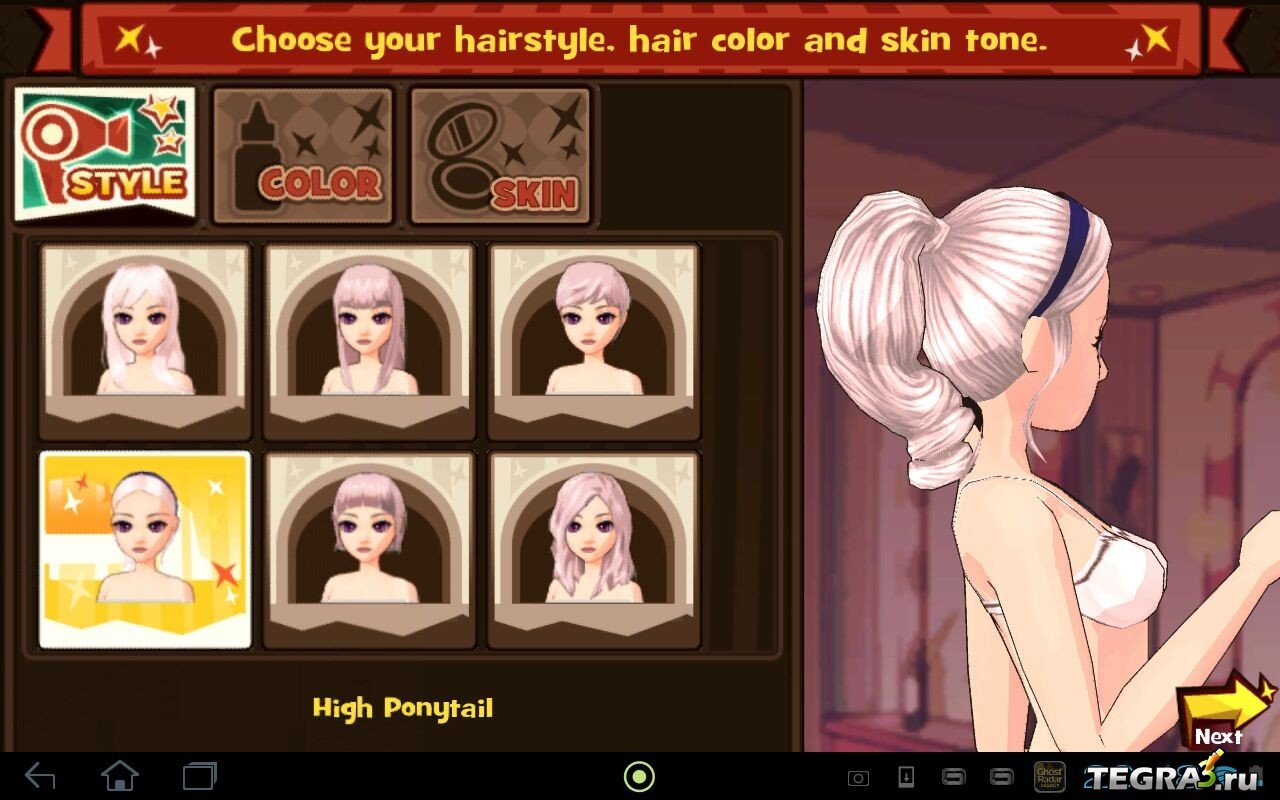The width and height of the screenshot is (1280, 800).
Task: Choose the long wavy hairstyle thumbnail
Action: [145, 340]
